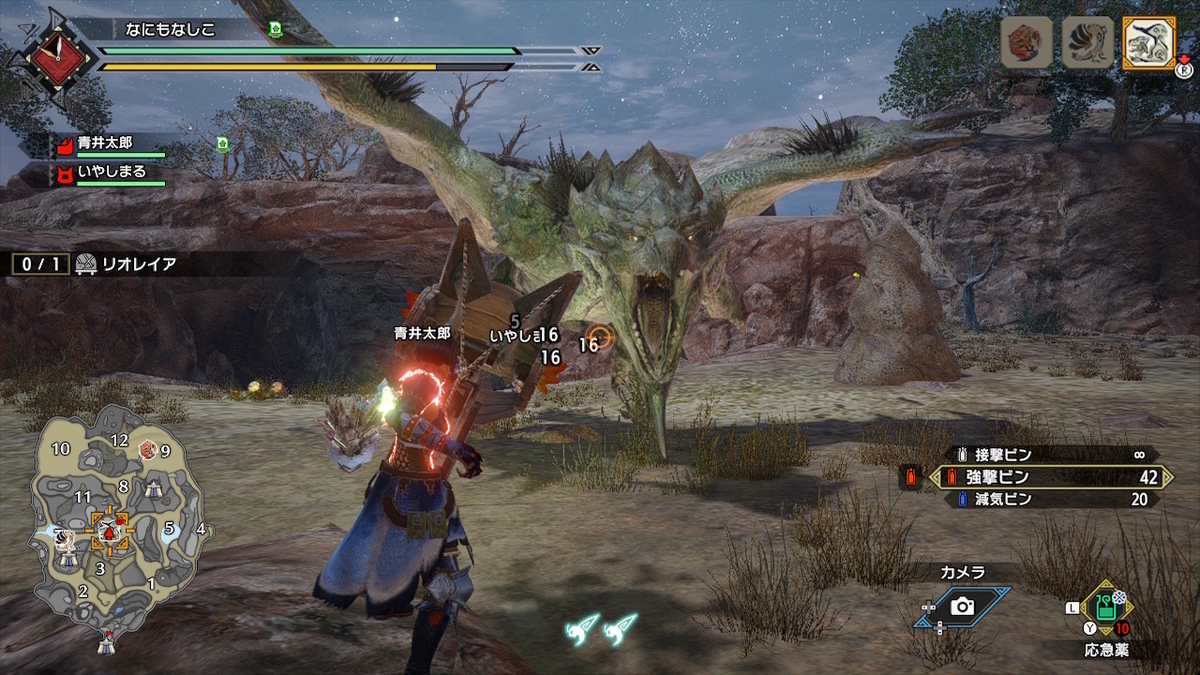
Task: Select area 10 on the minimap
Action: tap(60, 448)
